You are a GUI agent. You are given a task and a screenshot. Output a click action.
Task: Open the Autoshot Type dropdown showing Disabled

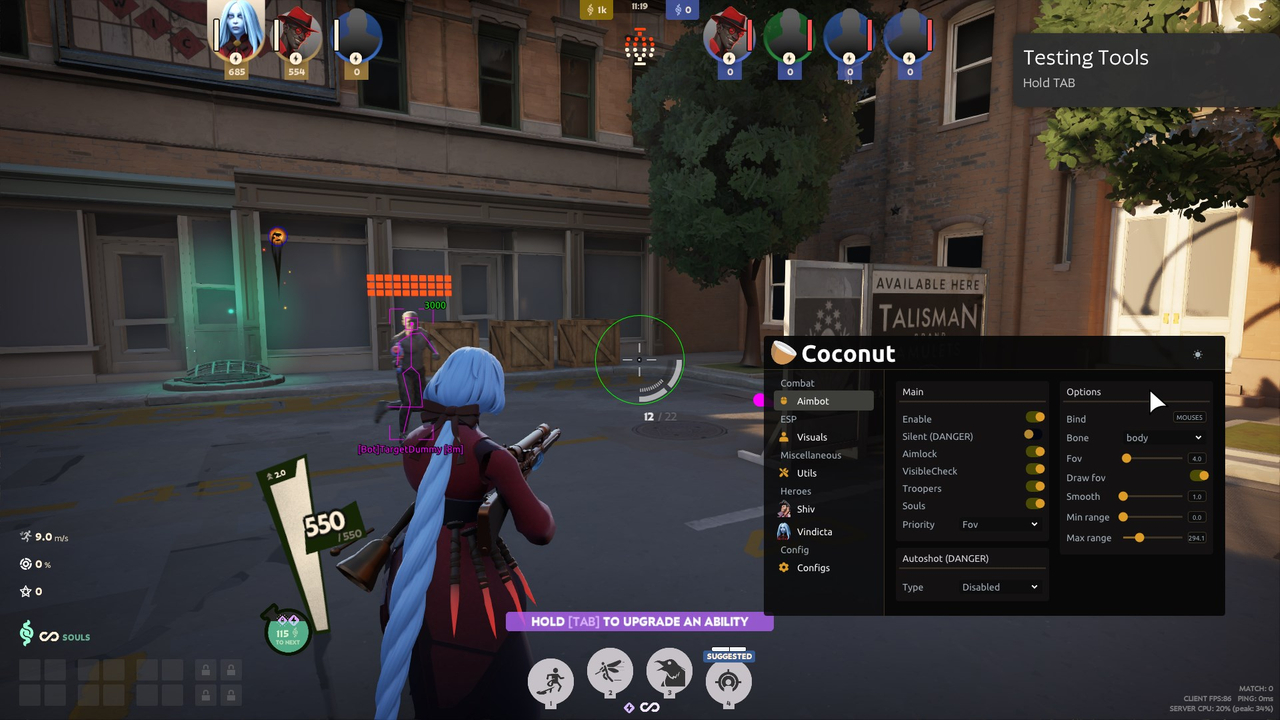point(1000,587)
